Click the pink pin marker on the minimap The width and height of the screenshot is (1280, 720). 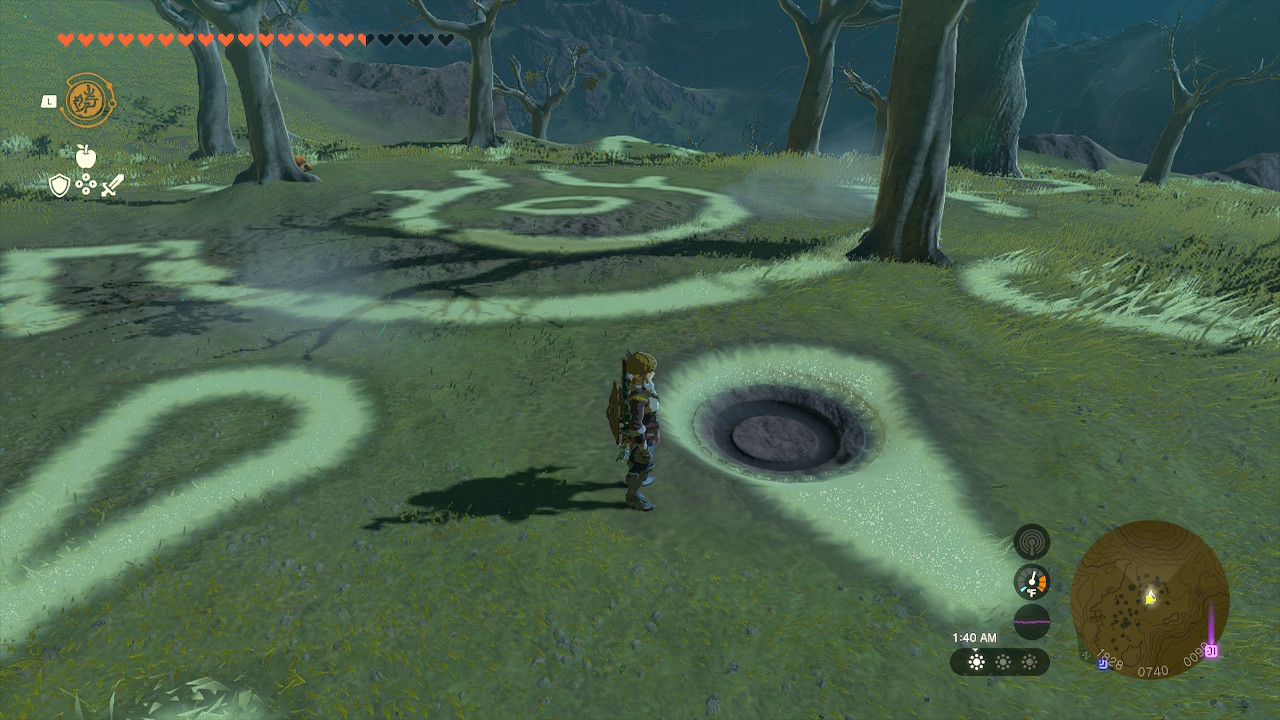pyautogui.click(x=1212, y=649)
